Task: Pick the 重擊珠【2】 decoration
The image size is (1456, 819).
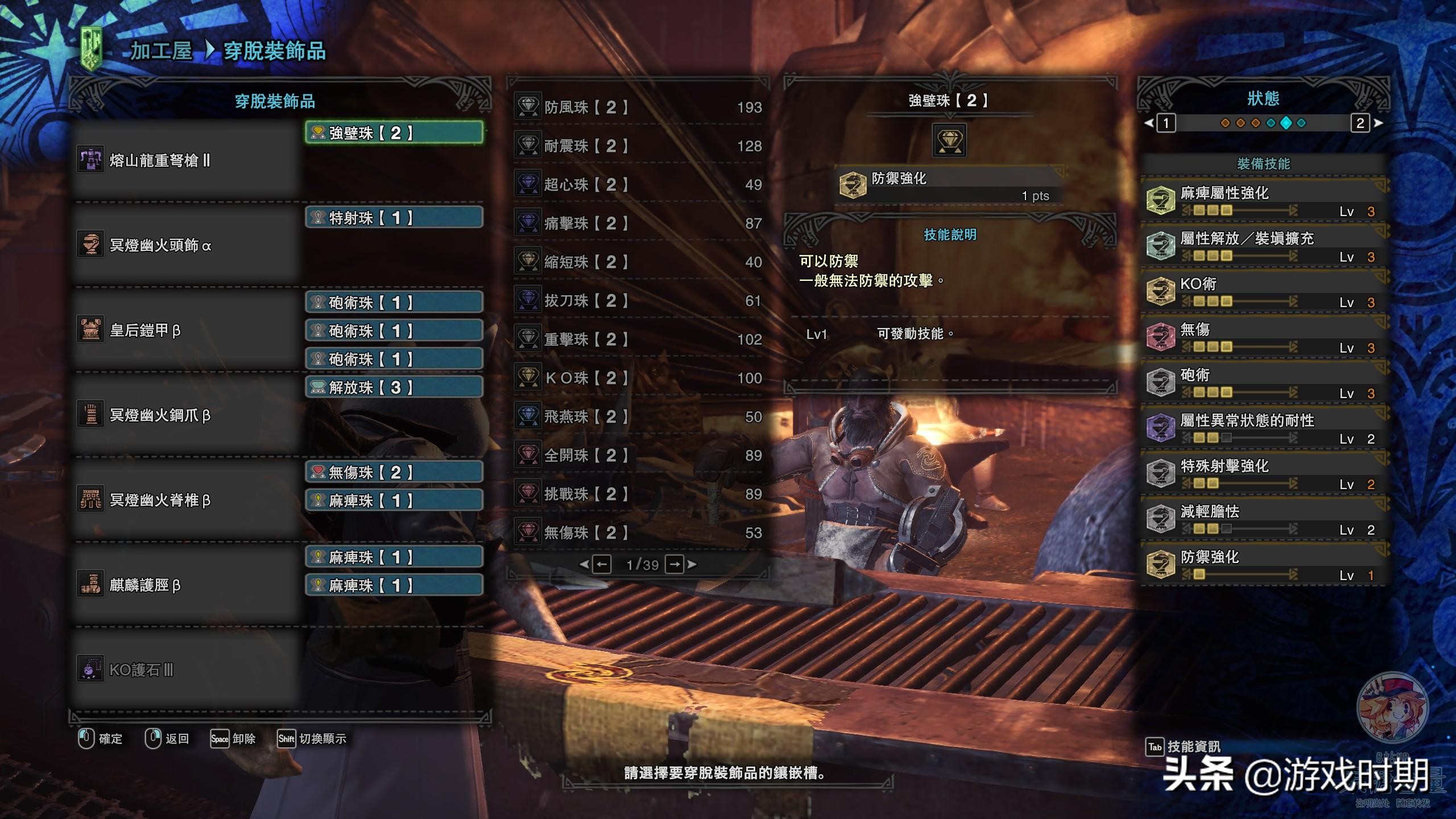Action: (638, 339)
